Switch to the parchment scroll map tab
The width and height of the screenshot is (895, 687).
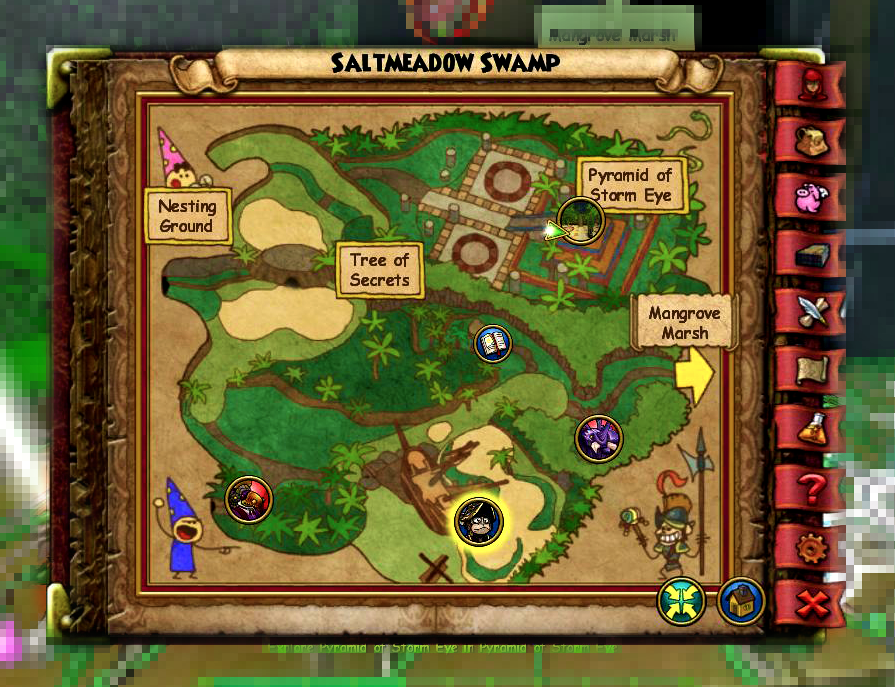[x=810, y=370]
